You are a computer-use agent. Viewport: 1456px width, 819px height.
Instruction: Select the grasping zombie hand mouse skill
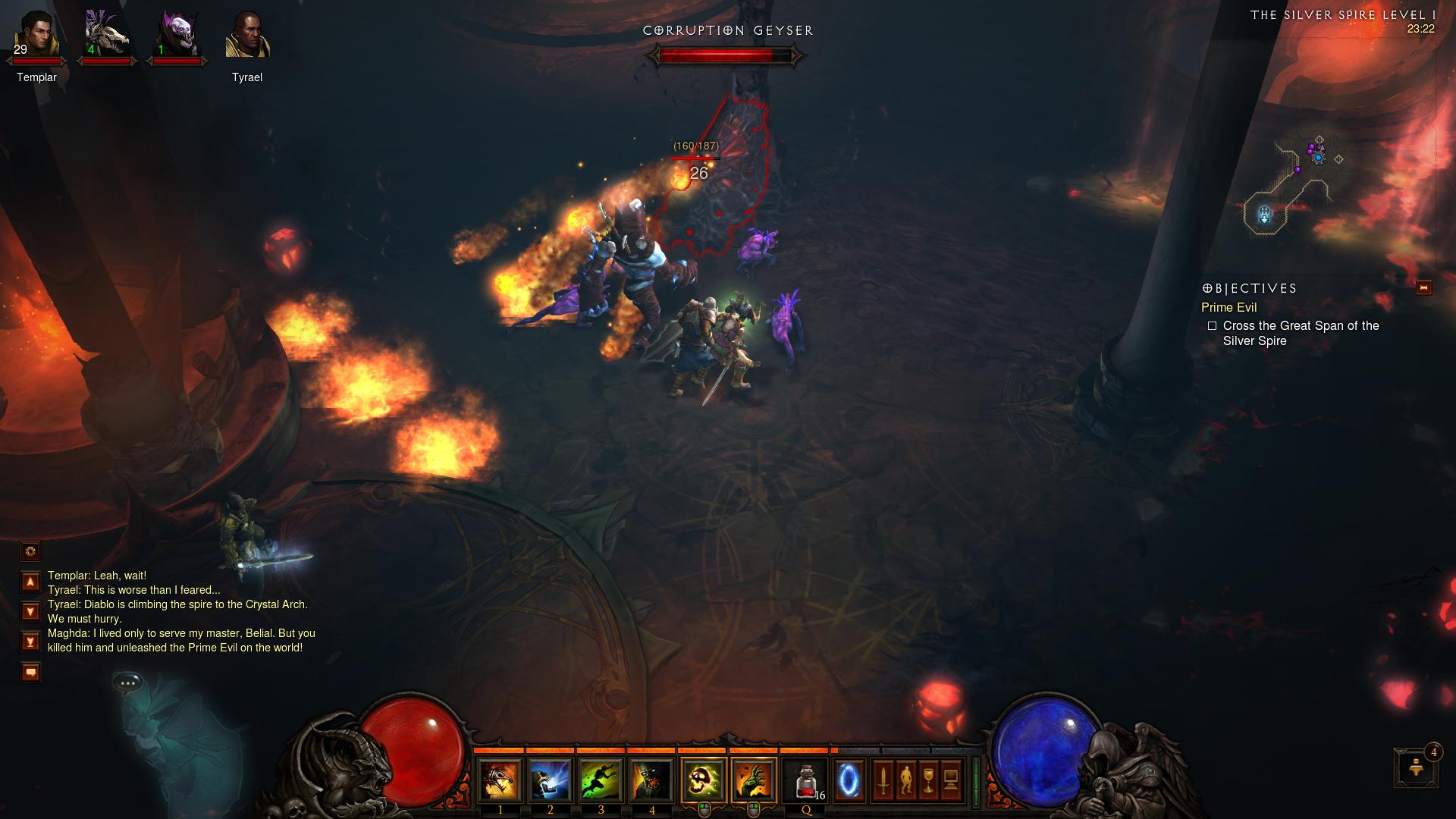754,780
